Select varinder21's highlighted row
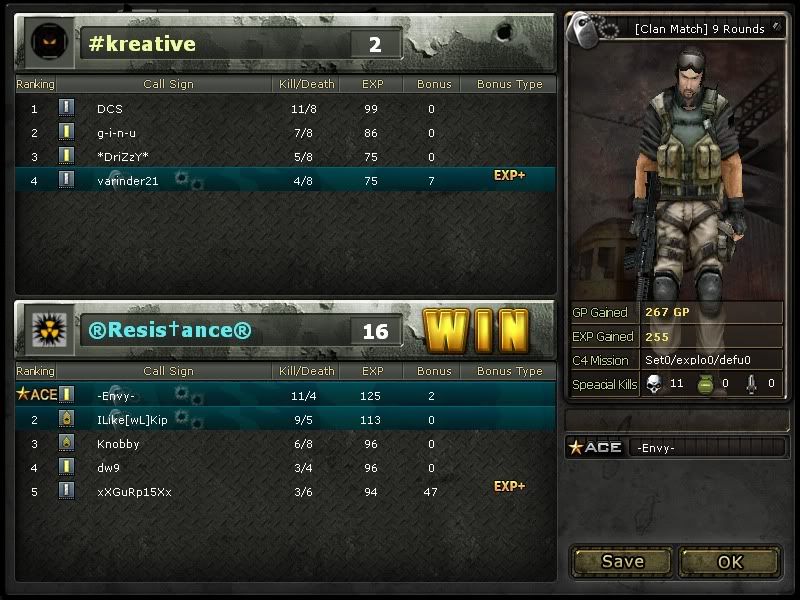800x600 pixels. pyautogui.click(x=127, y=181)
